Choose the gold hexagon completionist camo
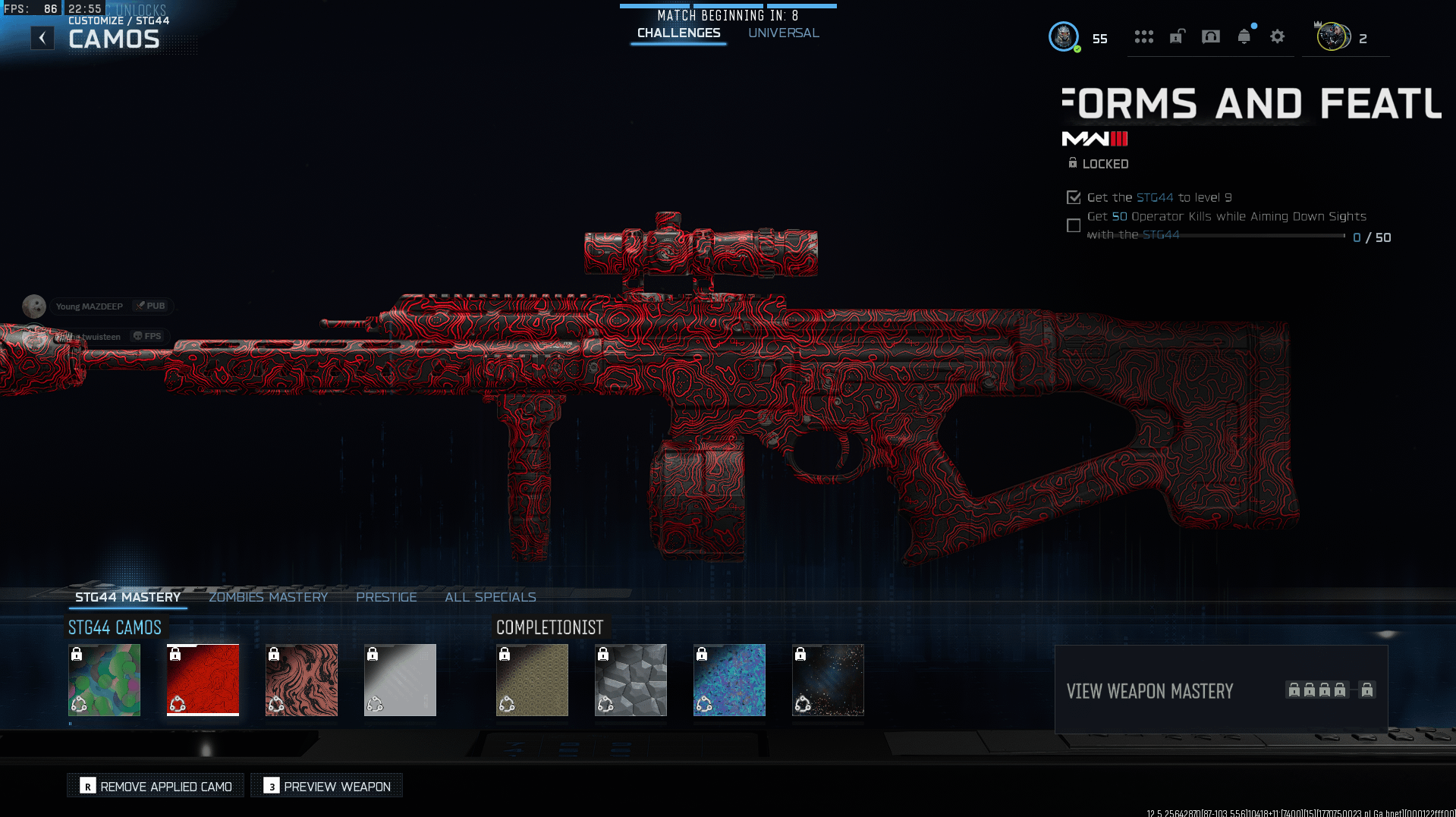This screenshot has height=817, width=1456. 533,680
